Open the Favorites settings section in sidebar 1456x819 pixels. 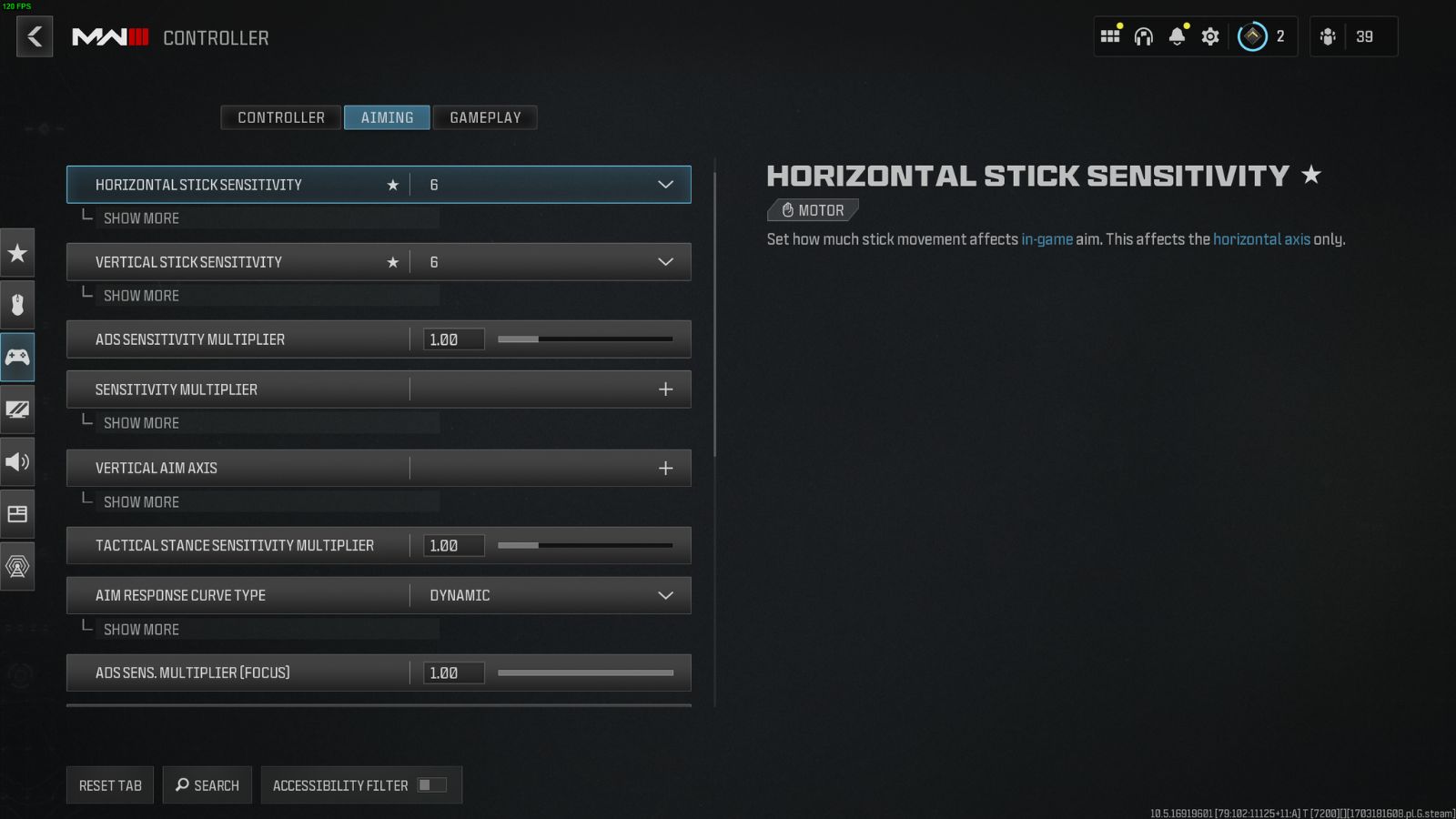click(x=17, y=254)
